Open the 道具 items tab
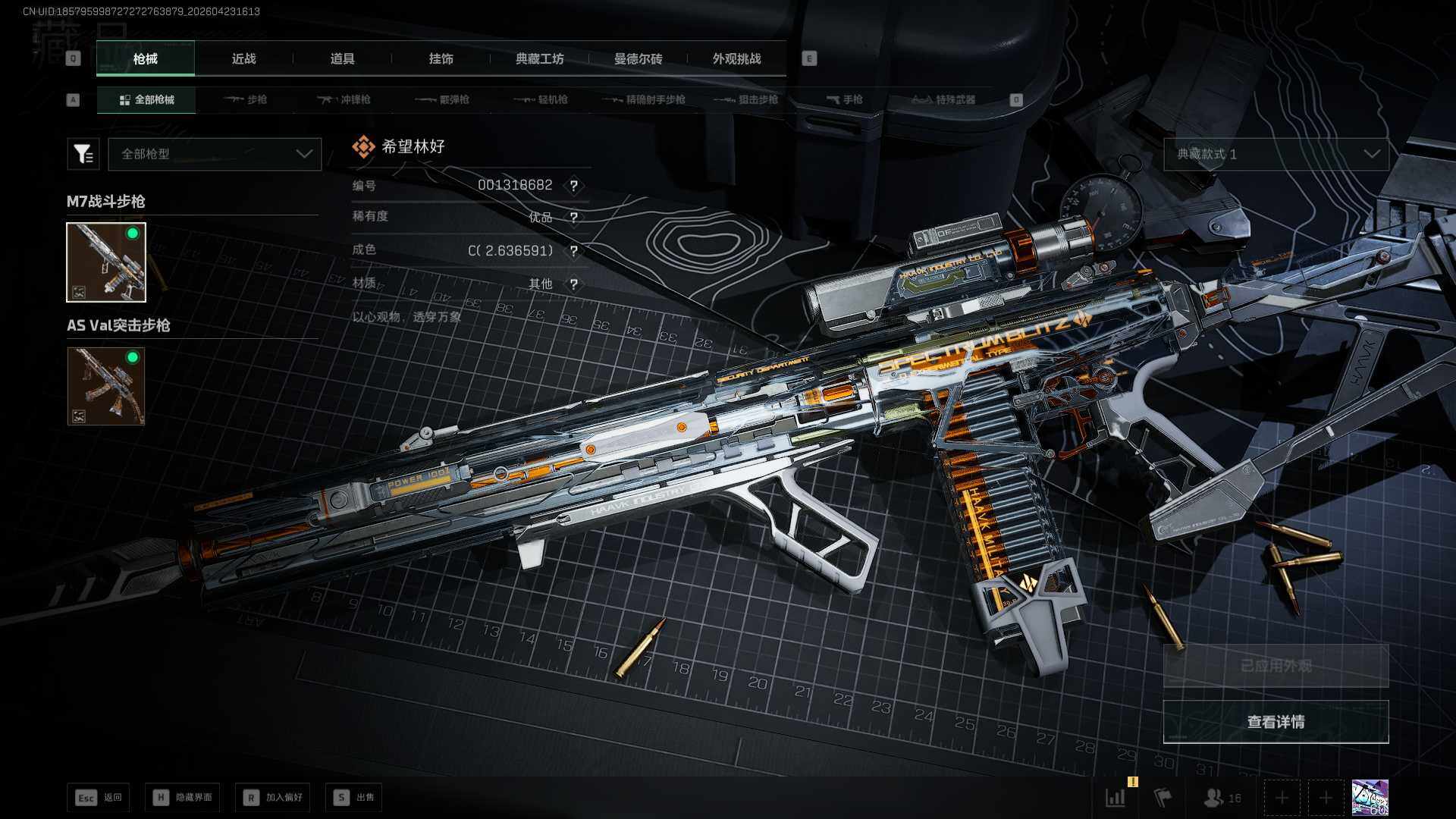1456x819 pixels. point(342,59)
